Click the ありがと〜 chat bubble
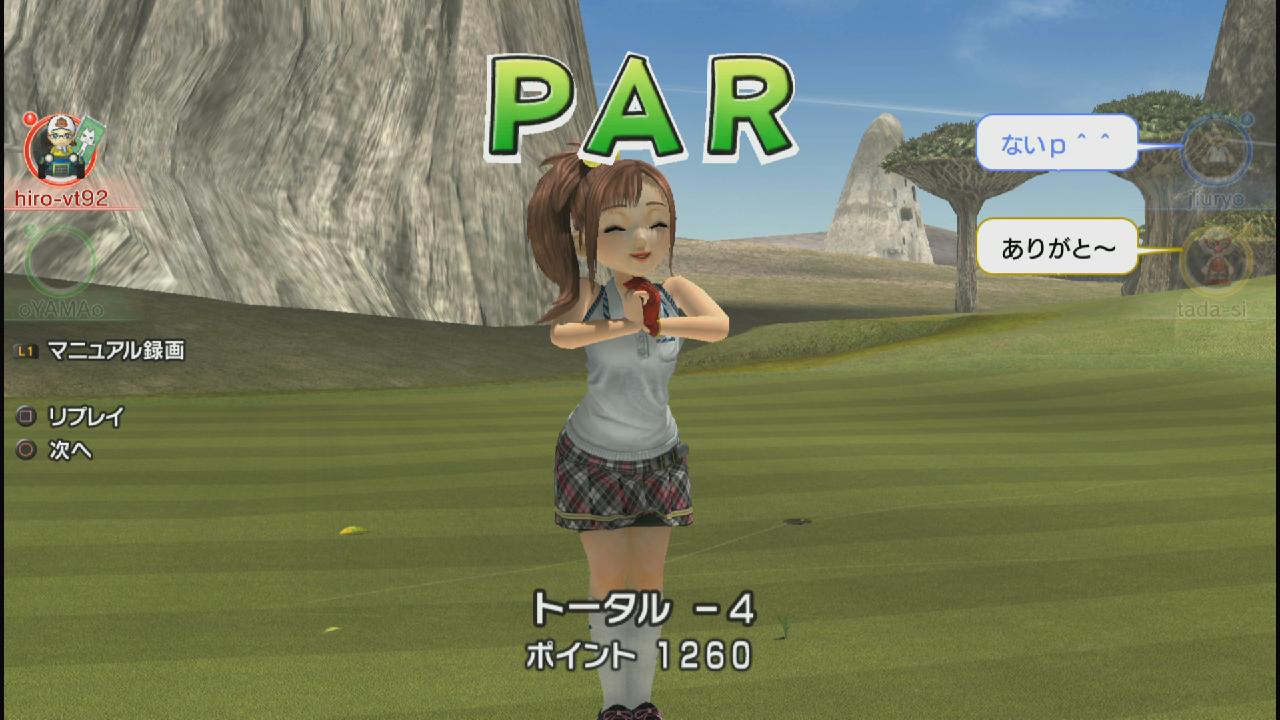This screenshot has height=720, width=1280. 1057,246
